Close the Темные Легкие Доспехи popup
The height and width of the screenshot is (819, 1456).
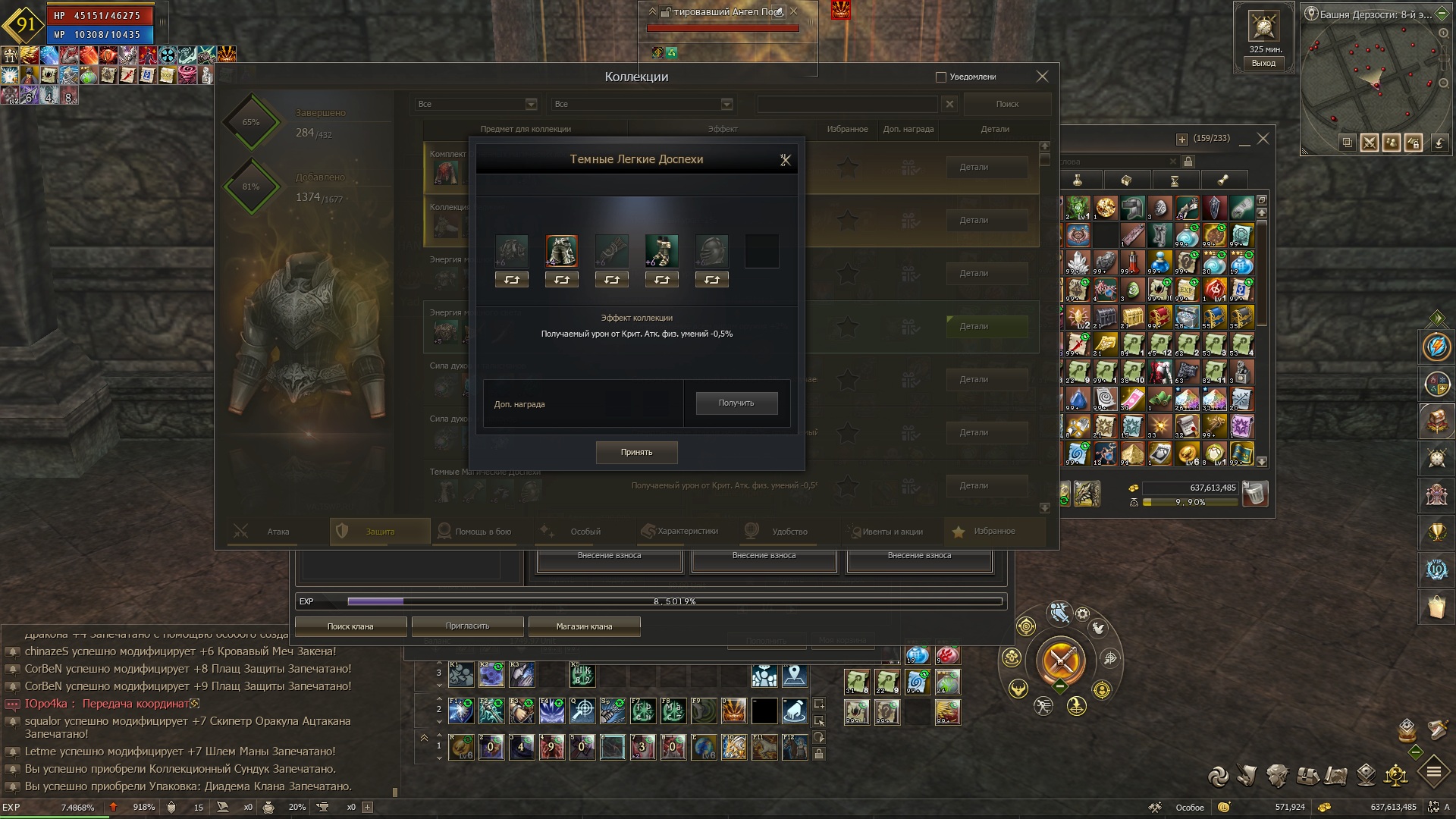point(785,160)
